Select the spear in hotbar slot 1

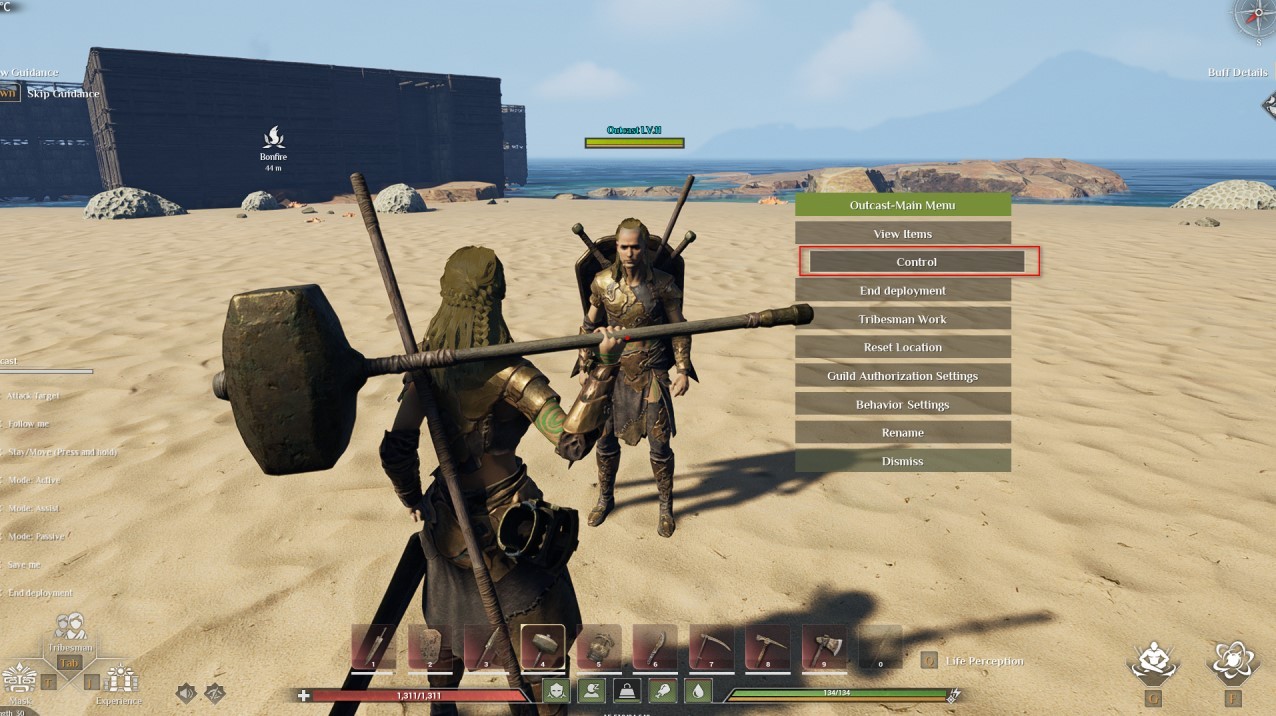[373, 647]
